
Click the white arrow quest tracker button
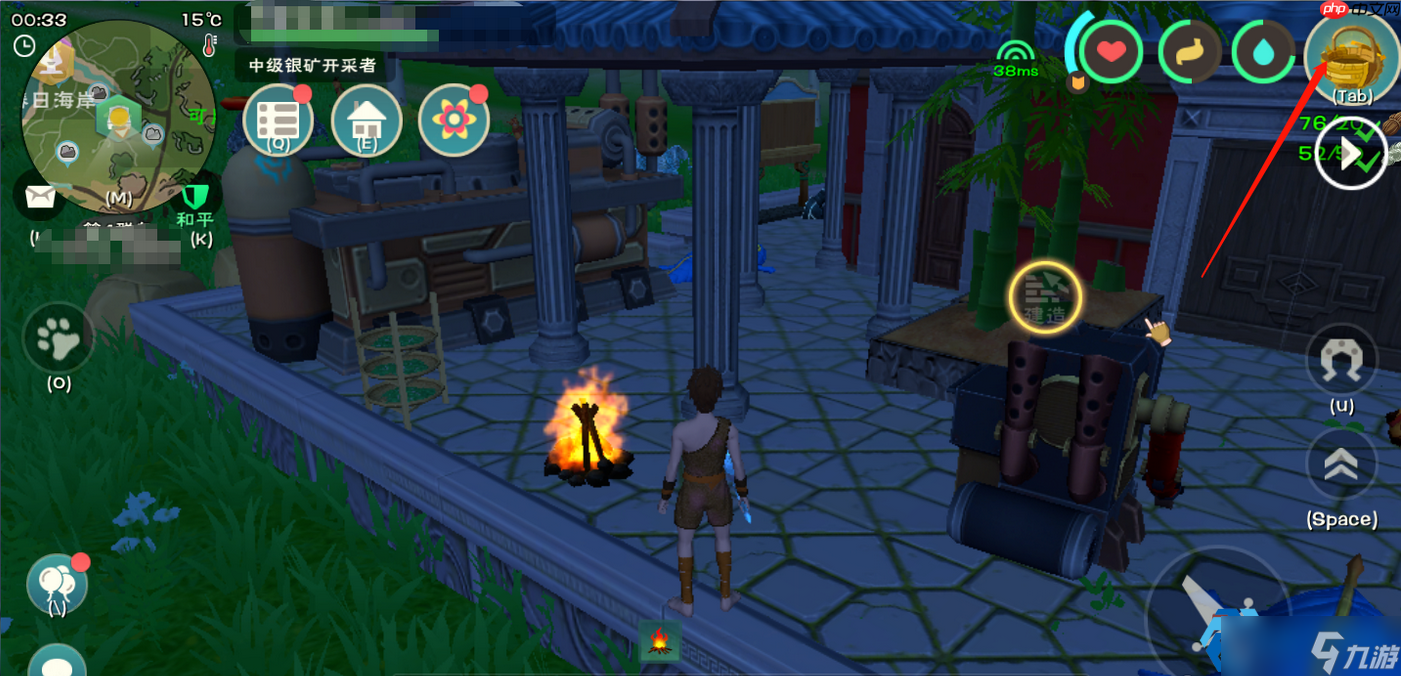[1350, 154]
